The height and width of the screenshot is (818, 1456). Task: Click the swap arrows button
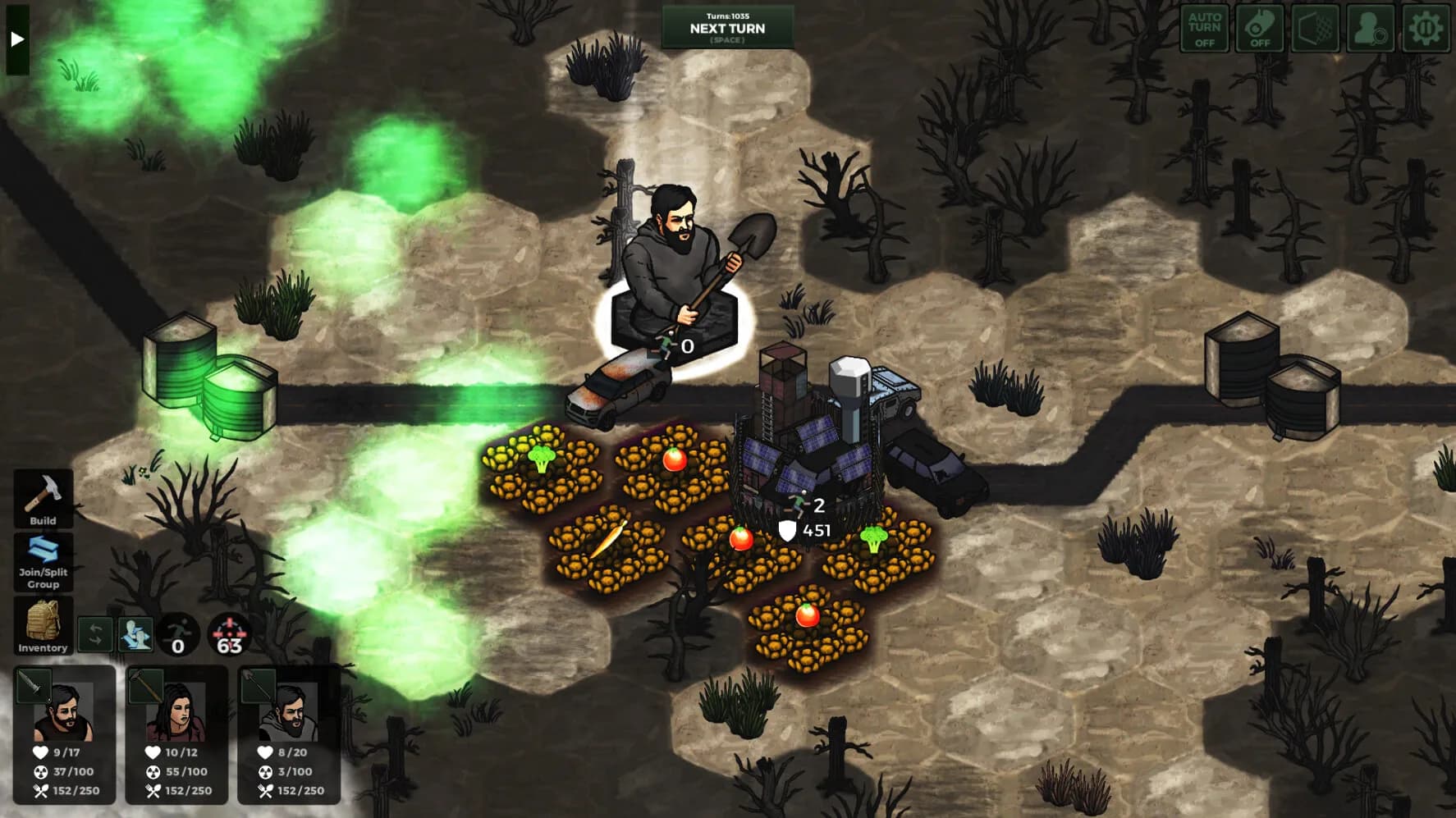(95, 634)
